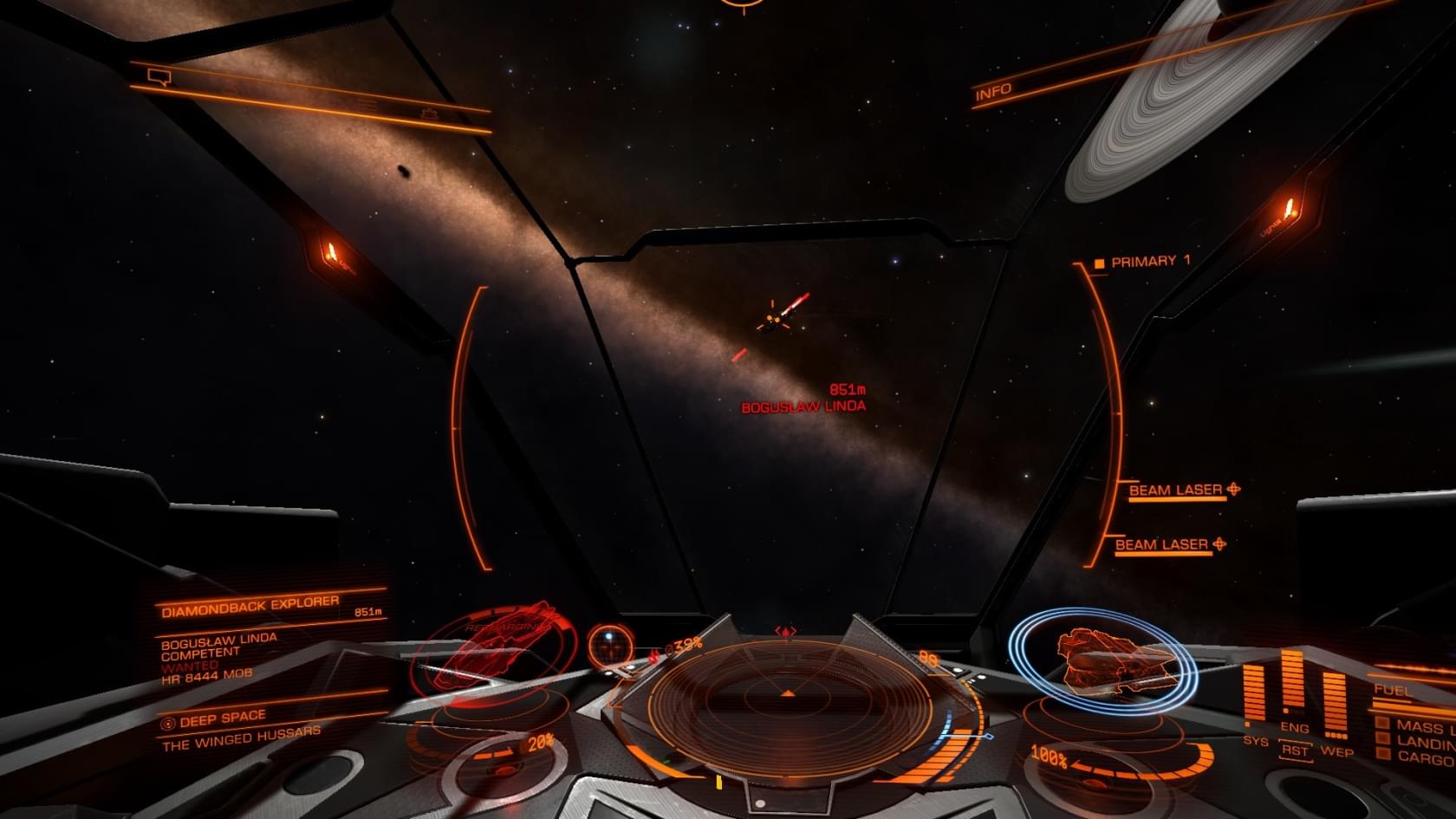Click the central radar scanner disc

coord(787,702)
